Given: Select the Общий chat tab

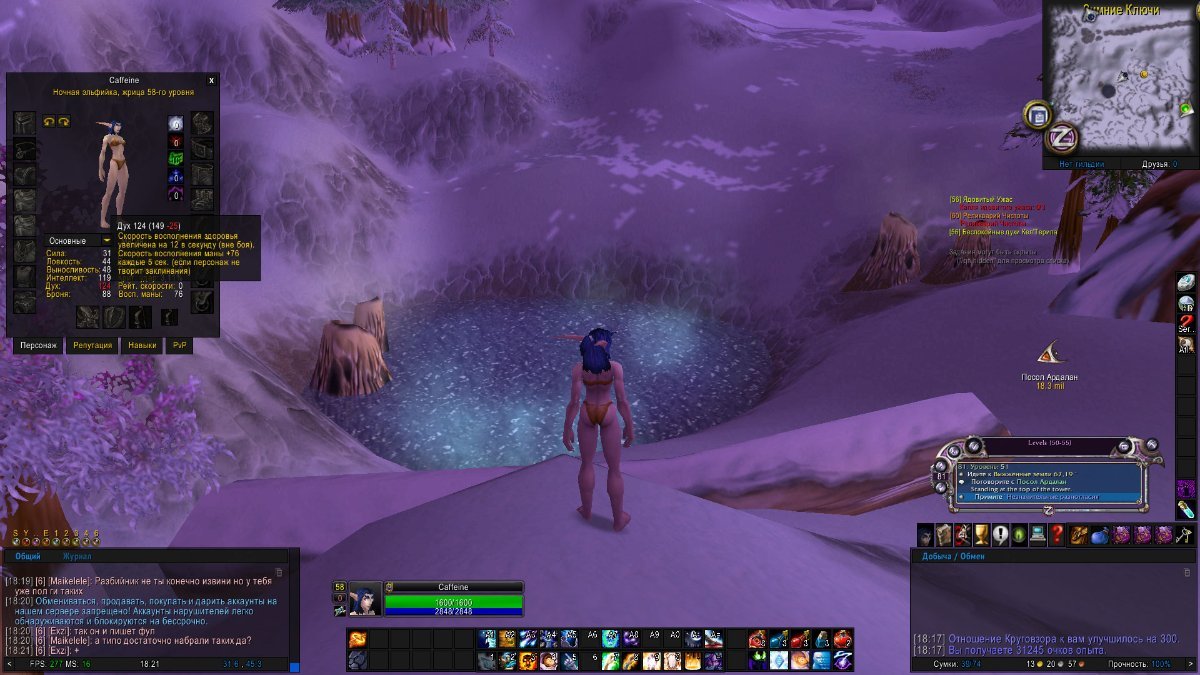Looking at the screenshot, I should click(x=28, y=554).
